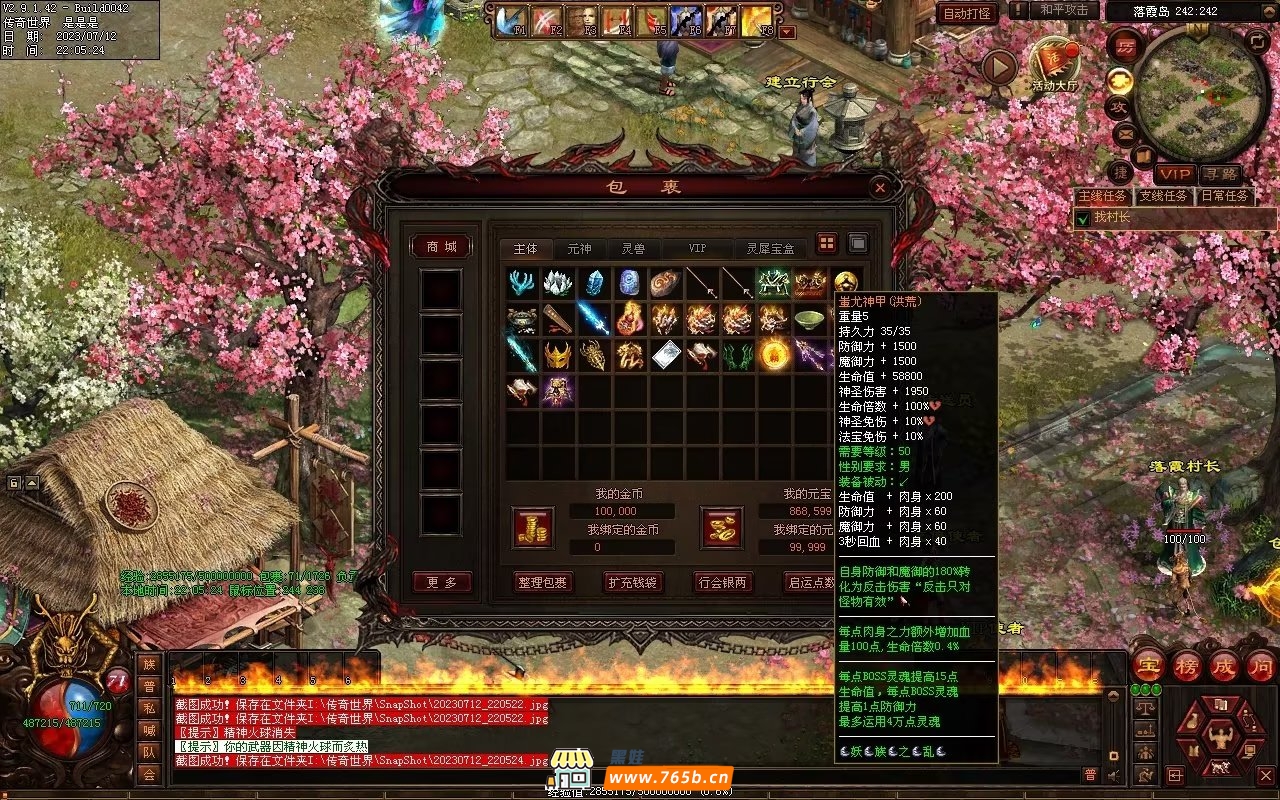Open the VIP bag tab
The width and height of the screenshot is (1280, 800).
coord(697,249)
